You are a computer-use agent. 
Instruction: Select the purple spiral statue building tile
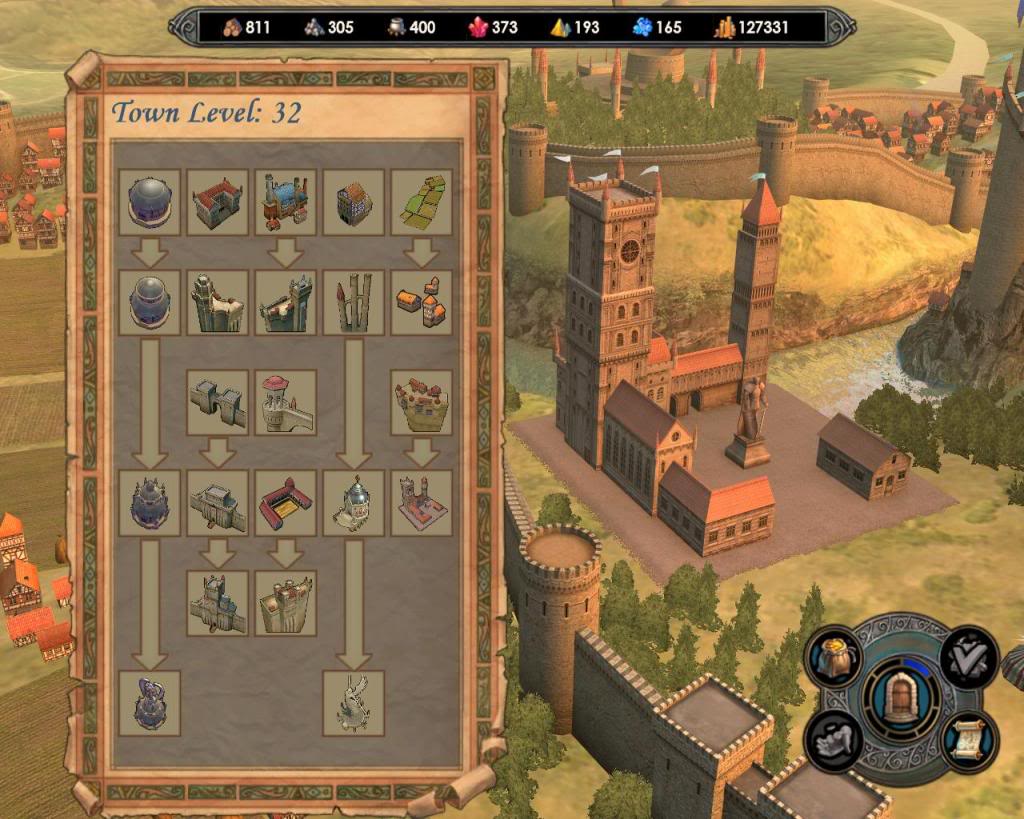pyautogui.click(x=149, y=703)
